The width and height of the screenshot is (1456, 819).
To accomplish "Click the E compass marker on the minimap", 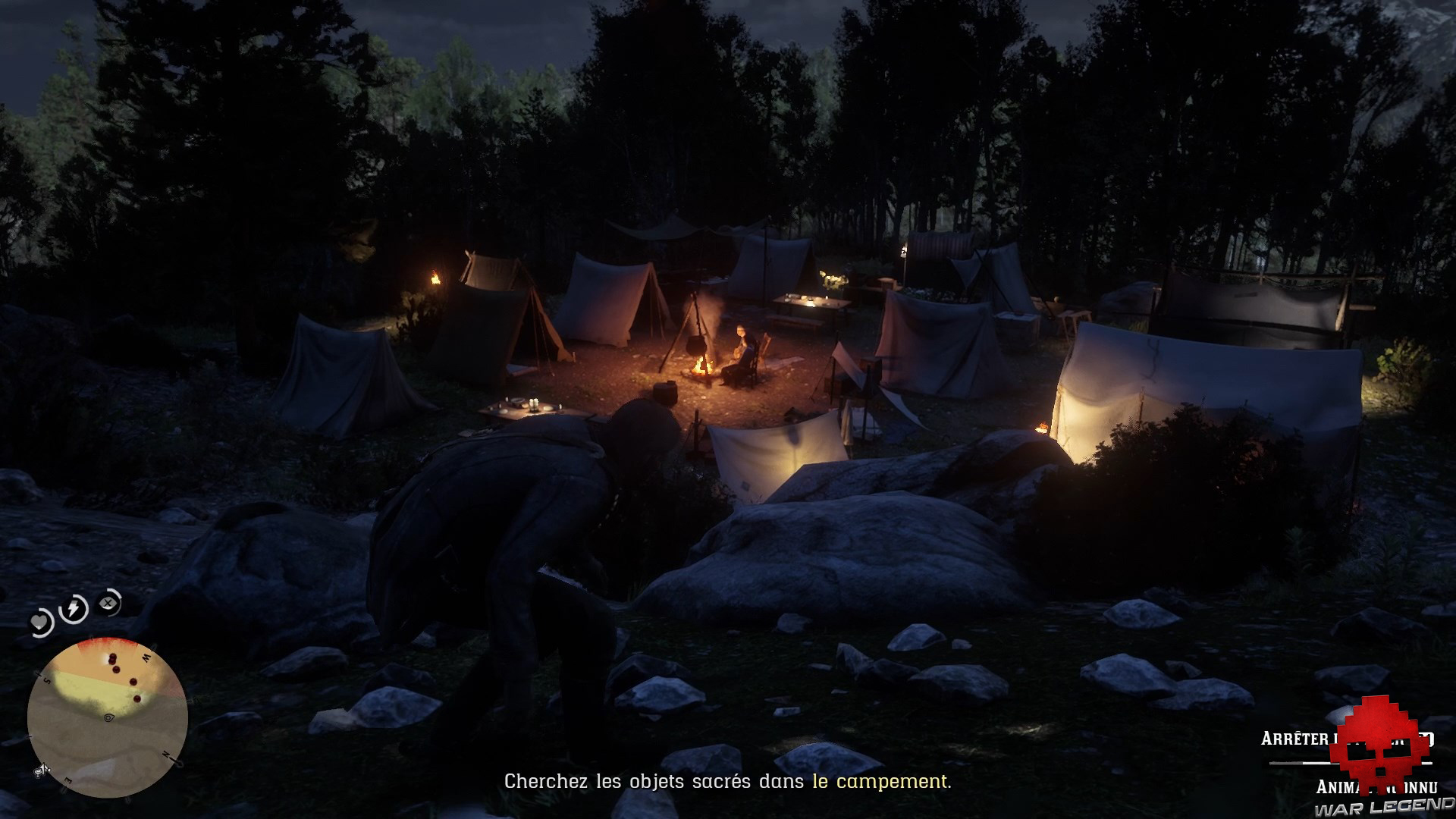I will point(67,780).
